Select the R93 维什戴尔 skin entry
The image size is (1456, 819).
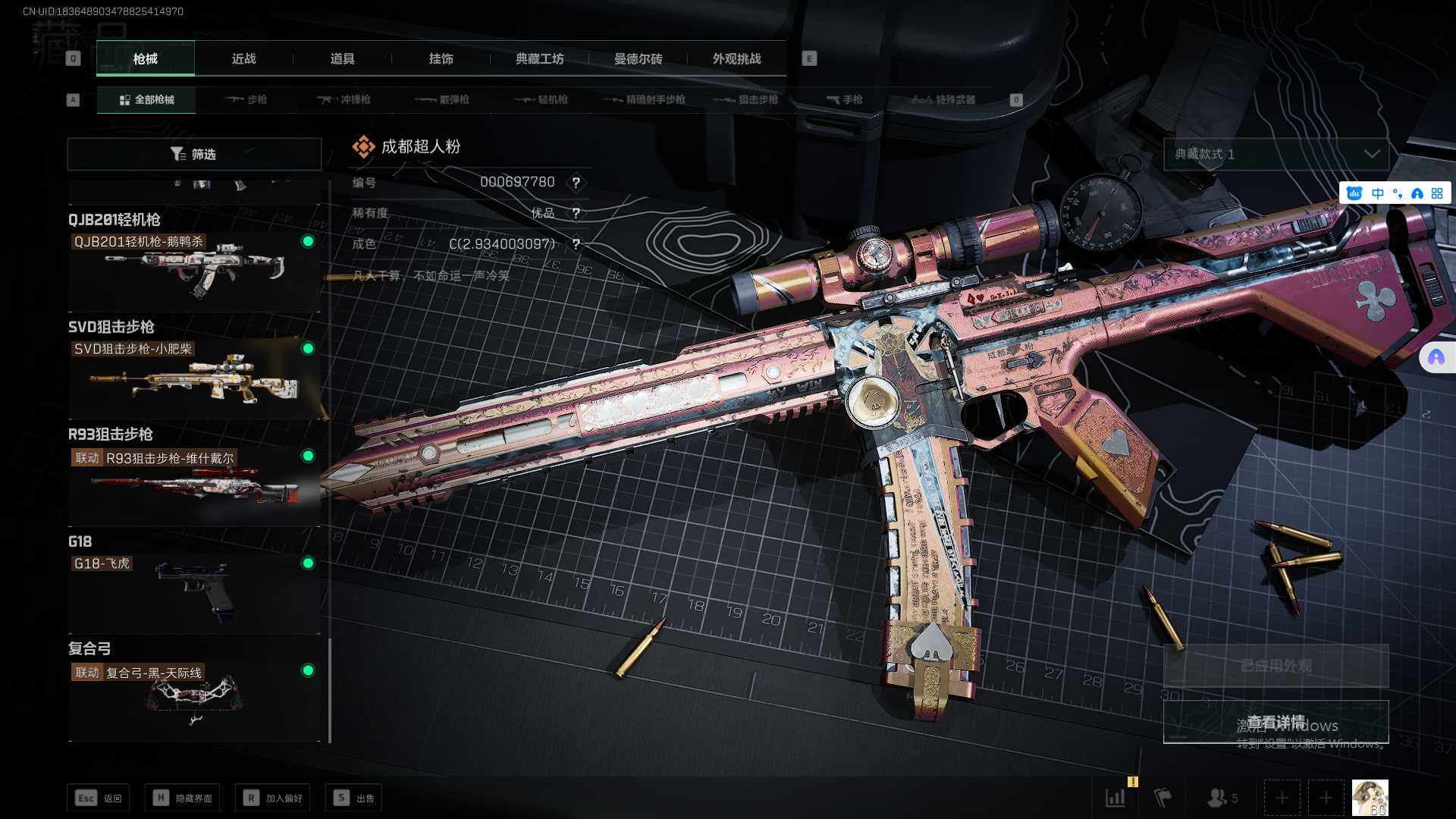[194, 484]
